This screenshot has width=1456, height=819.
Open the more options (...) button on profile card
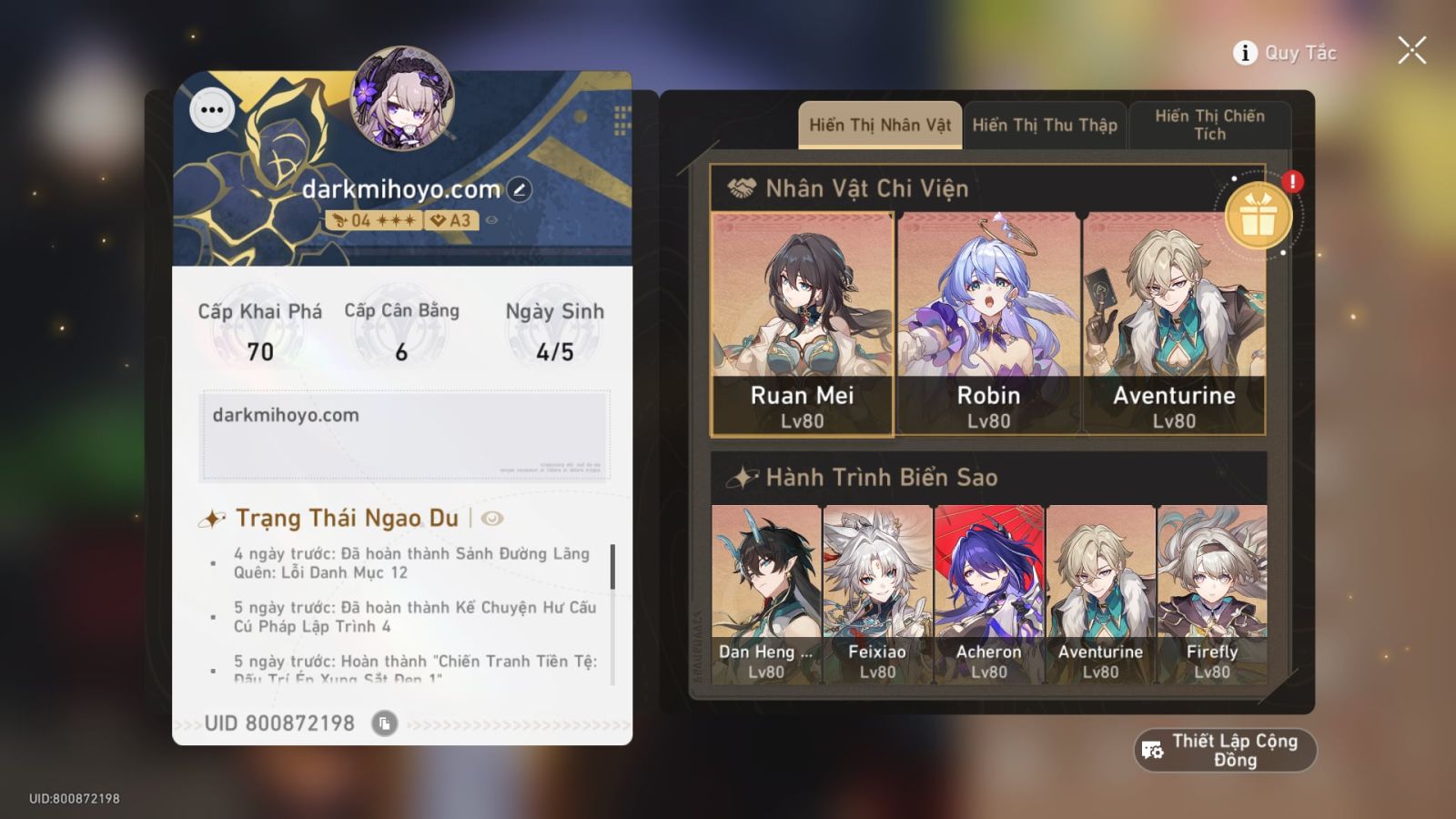click(213, 109)
